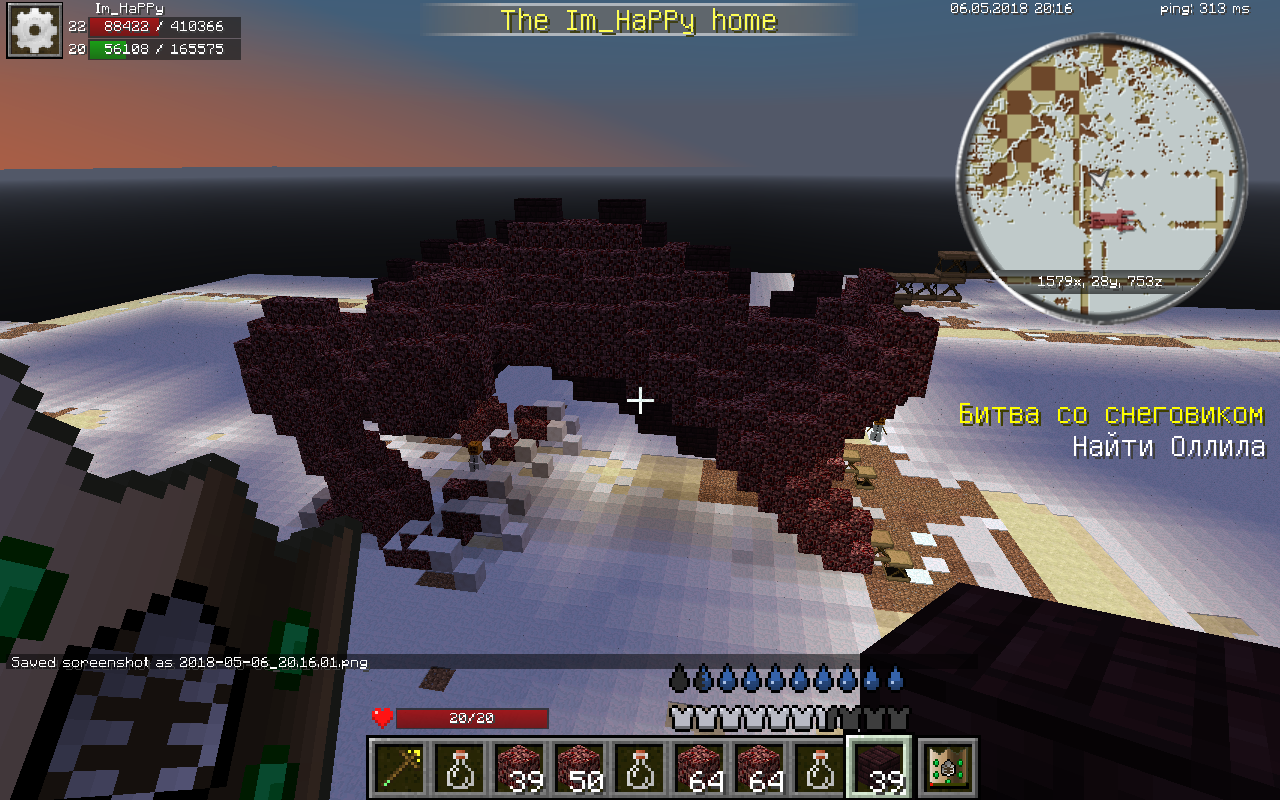Choose the netherrack stack of 50
The width and height of the screenshot is (1280, 800).
[580, 768]
